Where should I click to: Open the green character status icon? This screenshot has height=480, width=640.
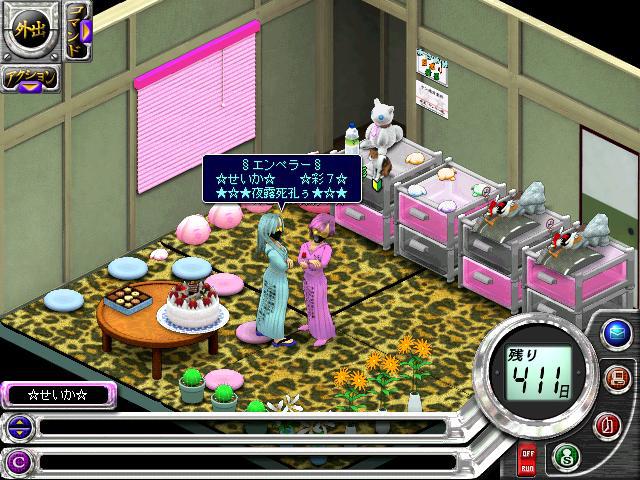pos(564,455)
